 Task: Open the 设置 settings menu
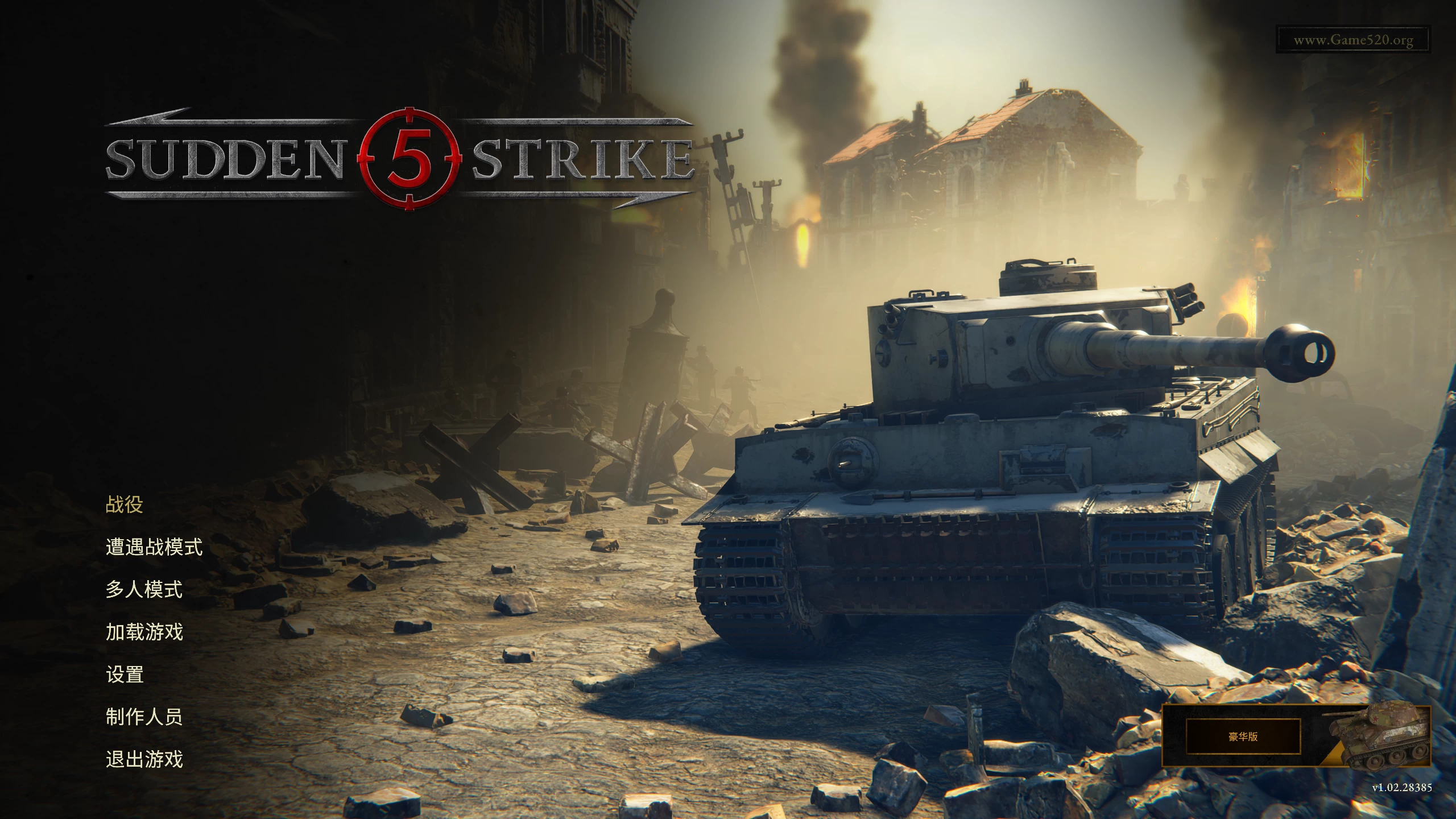tap(123, 675)
